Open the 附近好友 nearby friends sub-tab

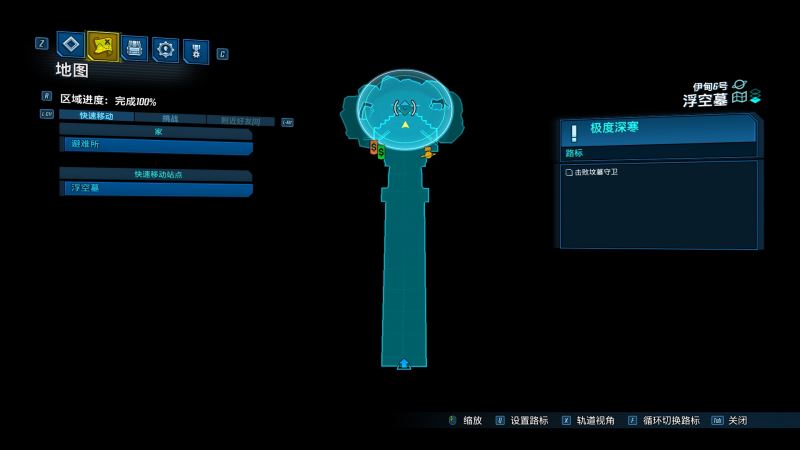240,120
